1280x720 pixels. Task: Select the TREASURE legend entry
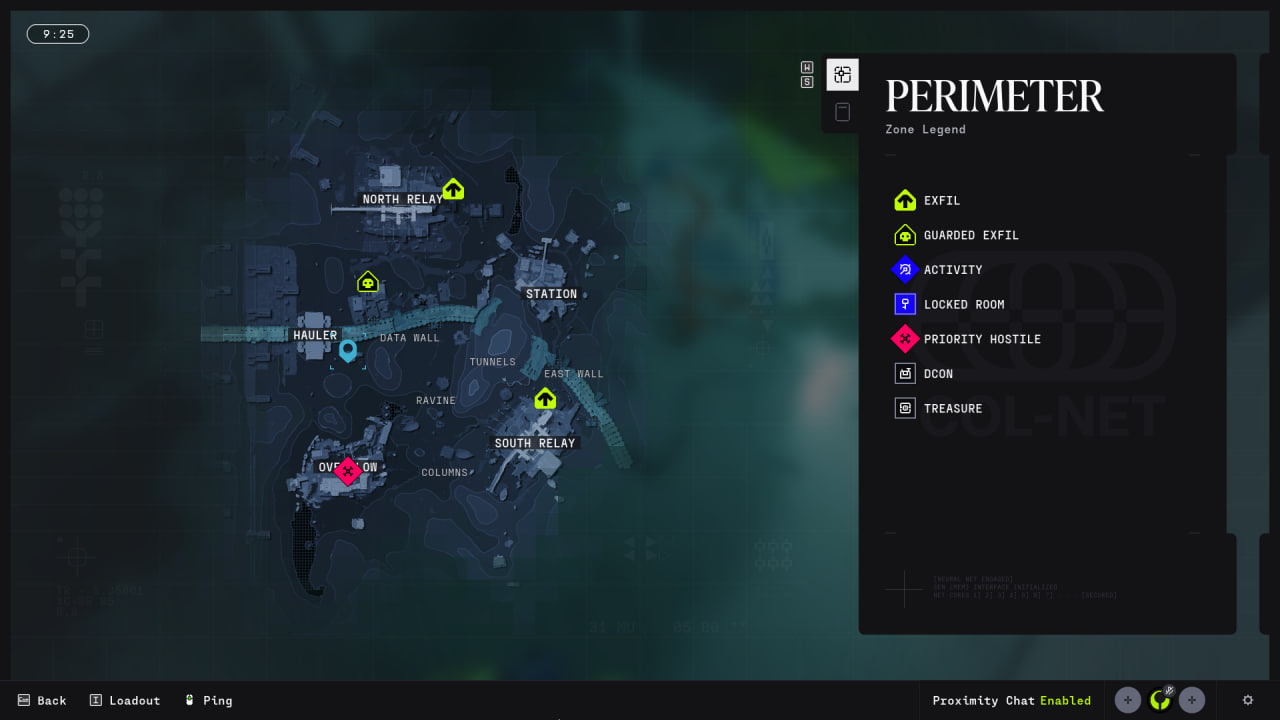937,408
